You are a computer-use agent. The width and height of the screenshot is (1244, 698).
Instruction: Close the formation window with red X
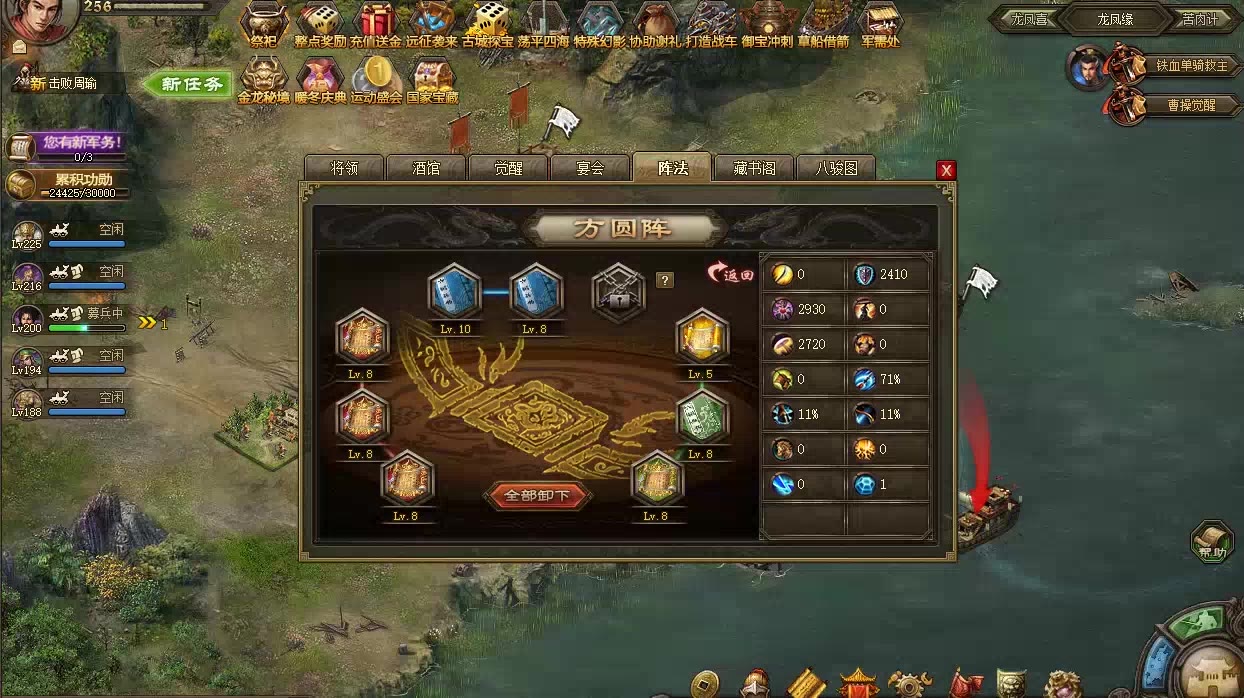pyautogui.click(x=946, y=170)
